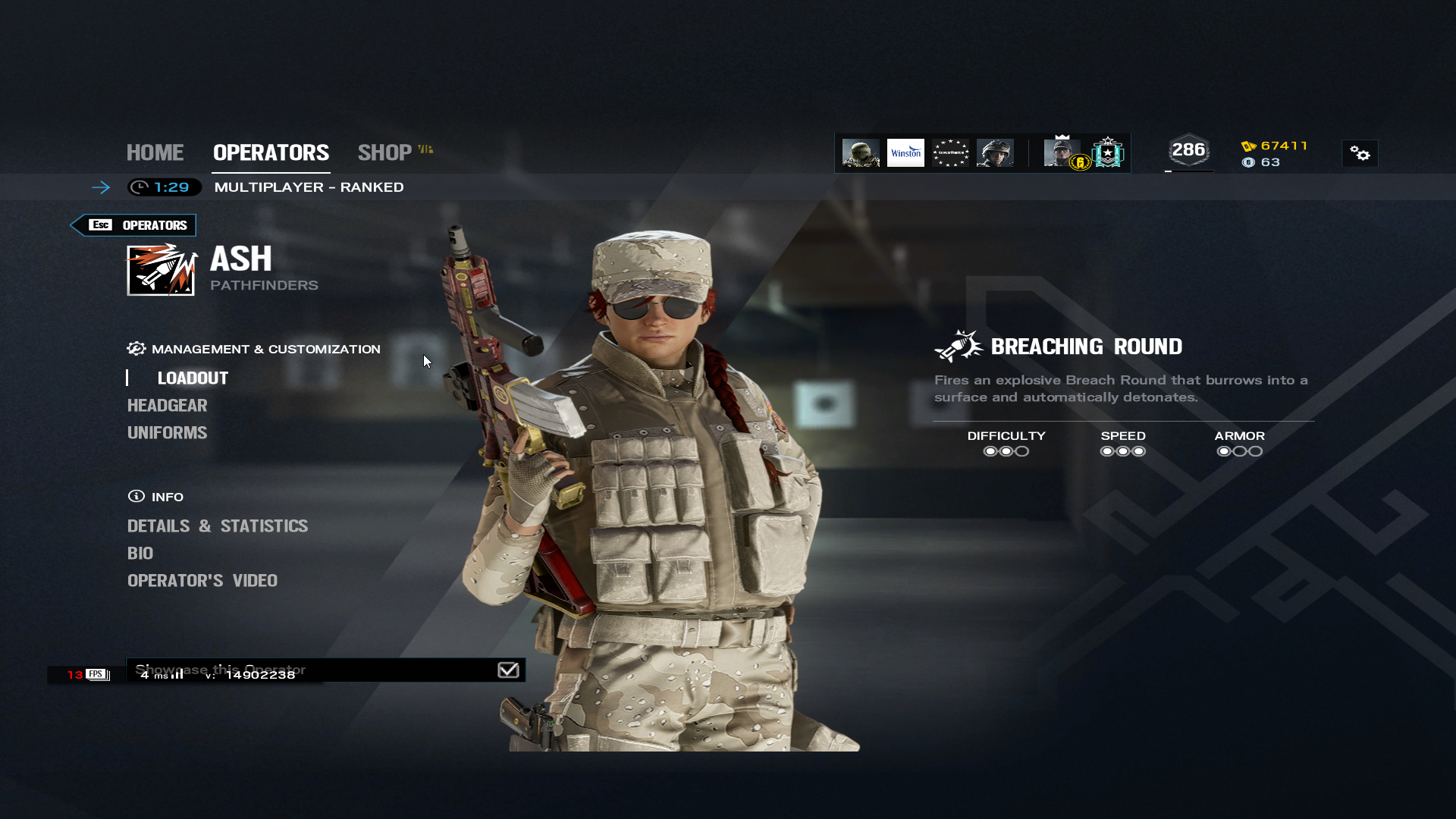Open the UNIFORMS customization option
The width and height of the screenshot is (1456, 819).
pyautogui.click(x=167, y=433)
